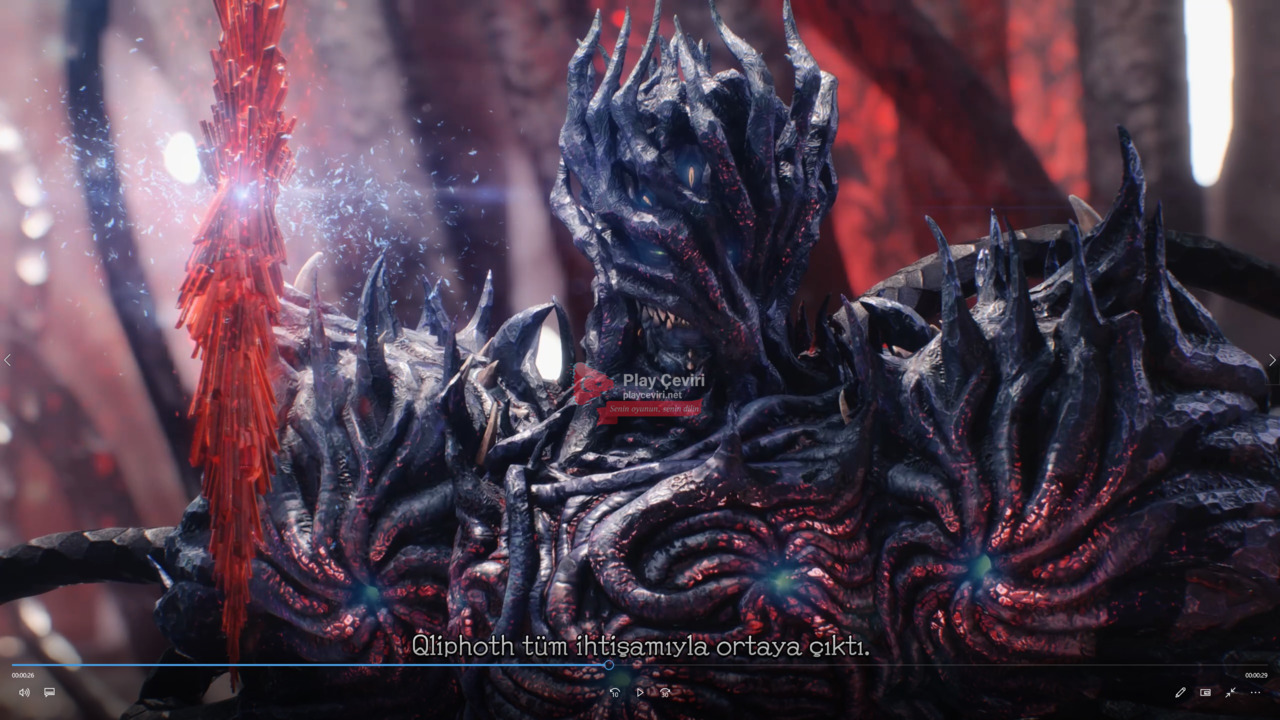Mute the video player volume
The width and height of the screenshot is (1280, 720).
[24, 692]
